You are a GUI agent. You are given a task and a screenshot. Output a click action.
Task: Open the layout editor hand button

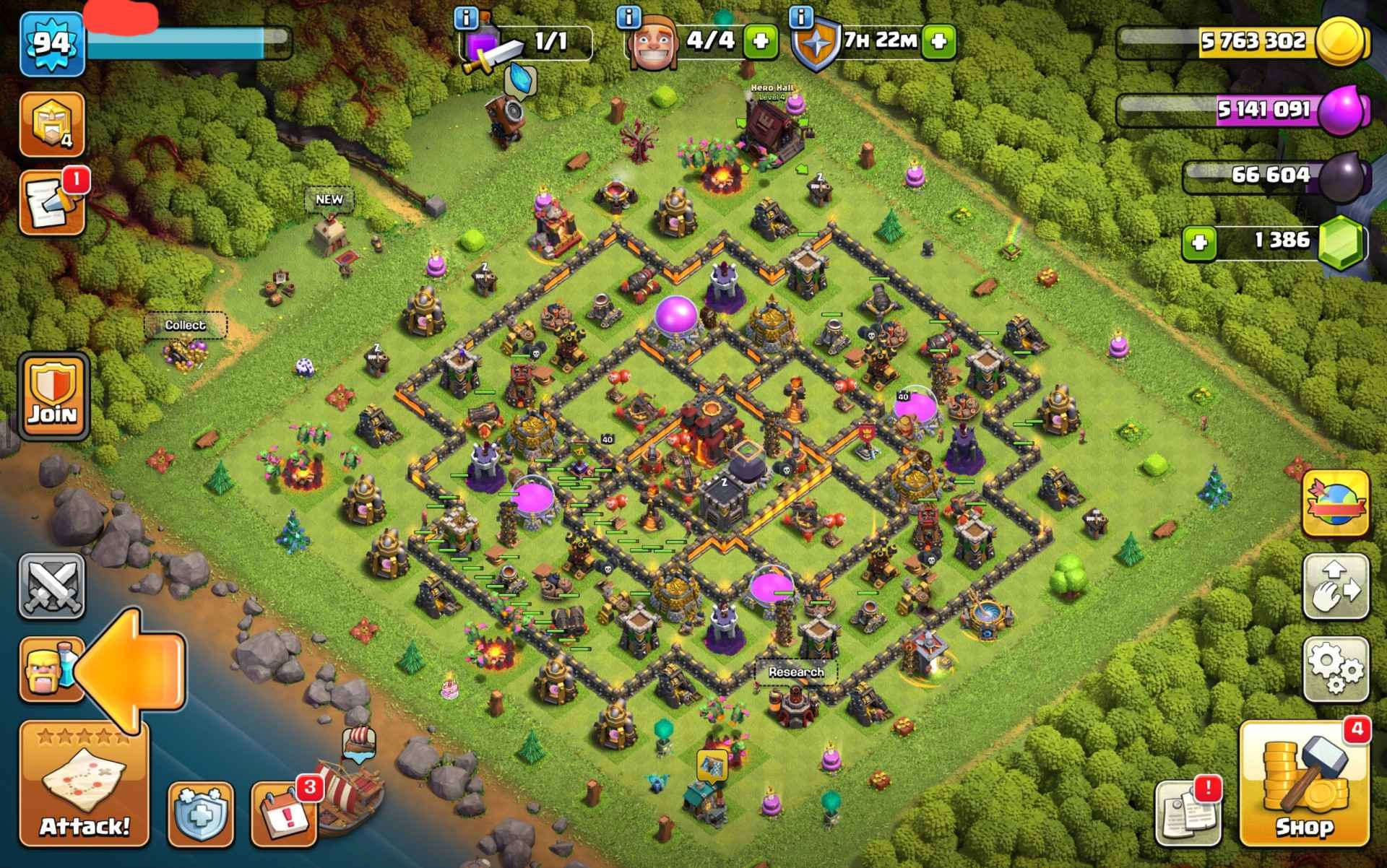click(1336, 586)
